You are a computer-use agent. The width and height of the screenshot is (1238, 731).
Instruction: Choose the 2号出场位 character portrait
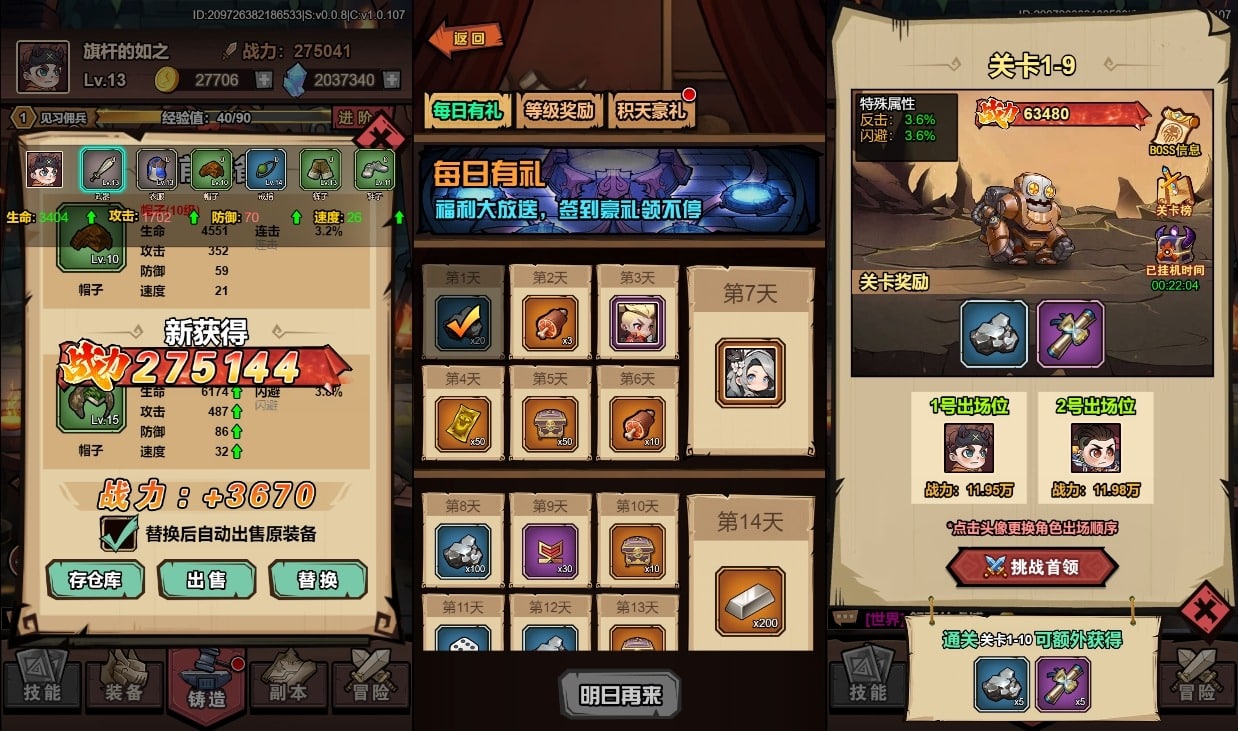[1095, 448]
